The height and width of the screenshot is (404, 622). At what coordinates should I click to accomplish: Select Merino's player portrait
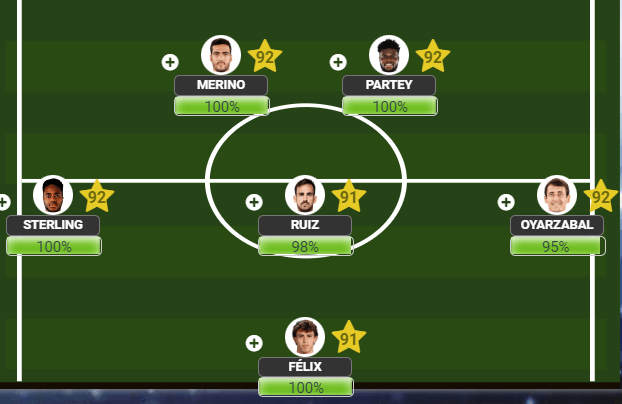[x=221, y=55]
